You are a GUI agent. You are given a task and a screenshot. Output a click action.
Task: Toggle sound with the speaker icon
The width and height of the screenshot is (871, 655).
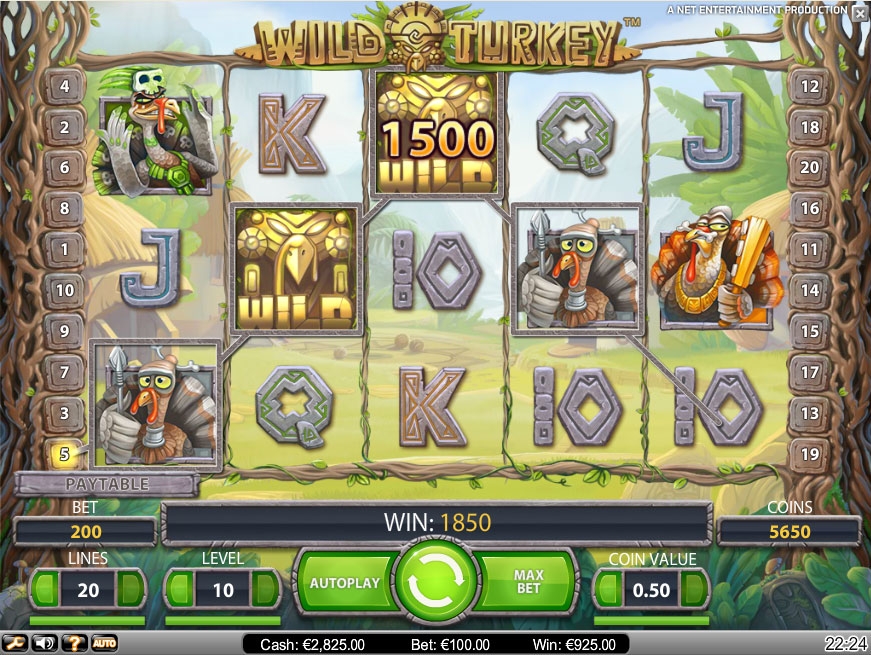point(44,643)
